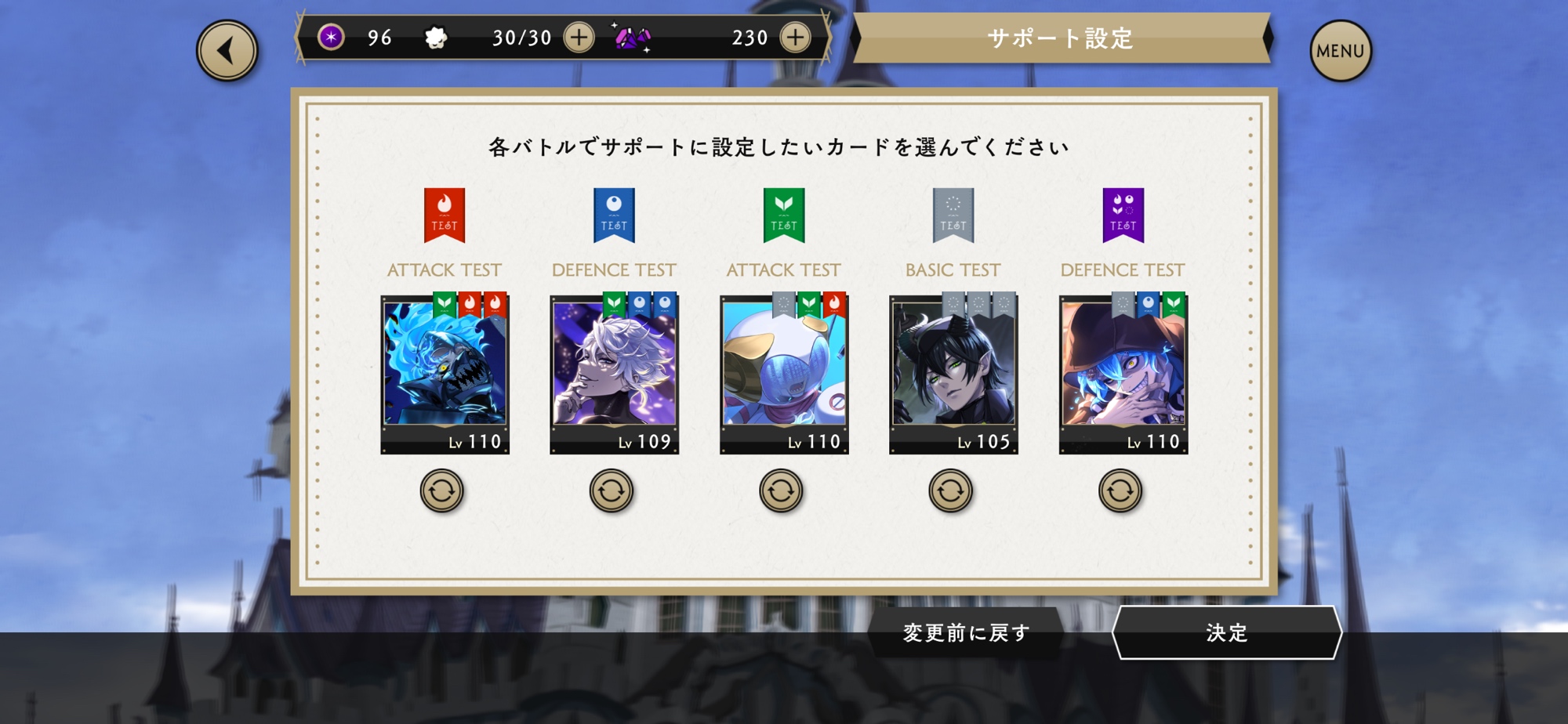Revert changes with 変更前に戻す button
1568x724 pixels.
[x=966, y=632]
